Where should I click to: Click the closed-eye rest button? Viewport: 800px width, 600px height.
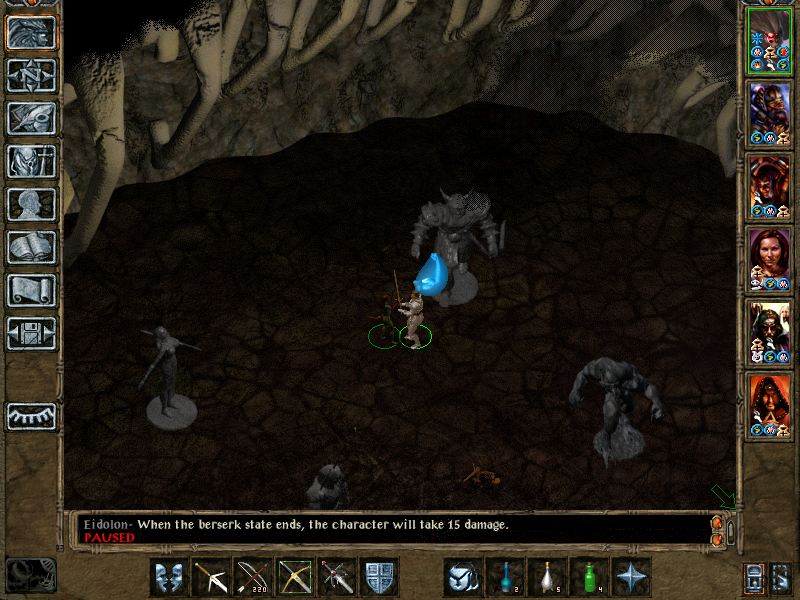coord(31,415)
